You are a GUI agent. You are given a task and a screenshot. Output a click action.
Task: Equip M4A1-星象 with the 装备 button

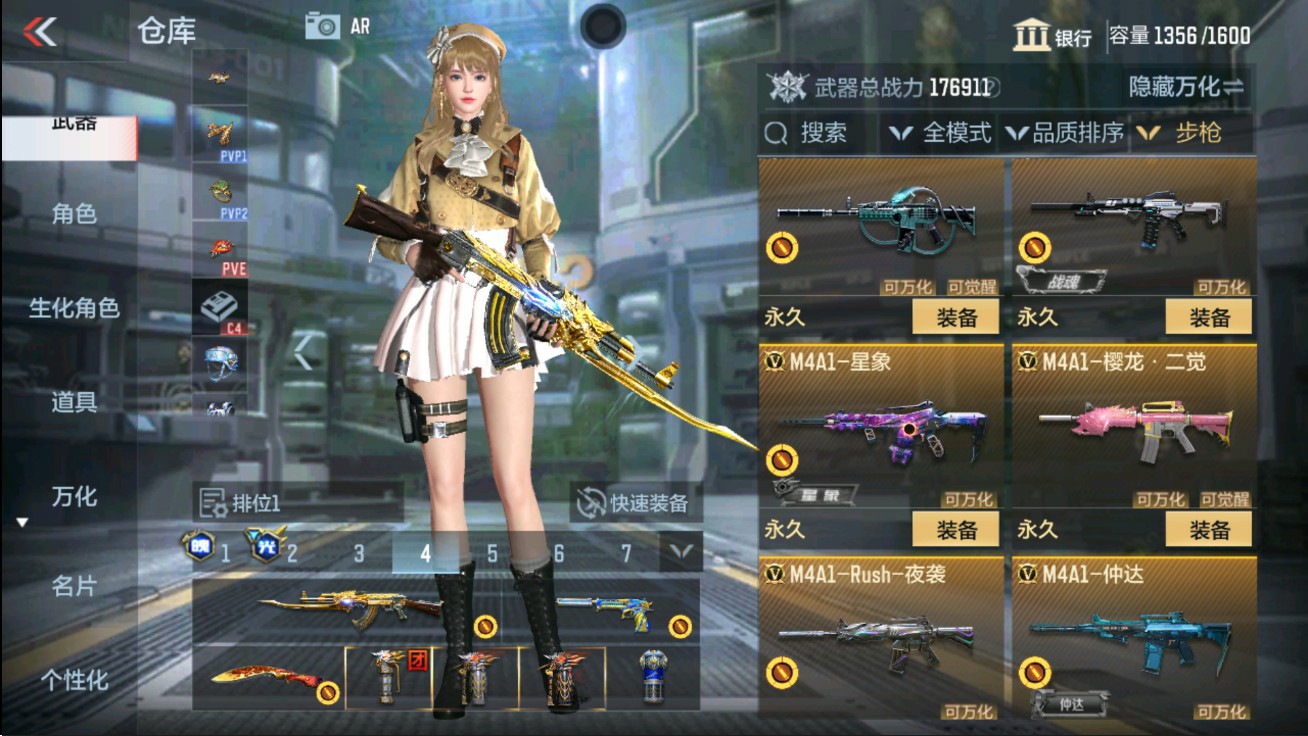coord(954,529)
